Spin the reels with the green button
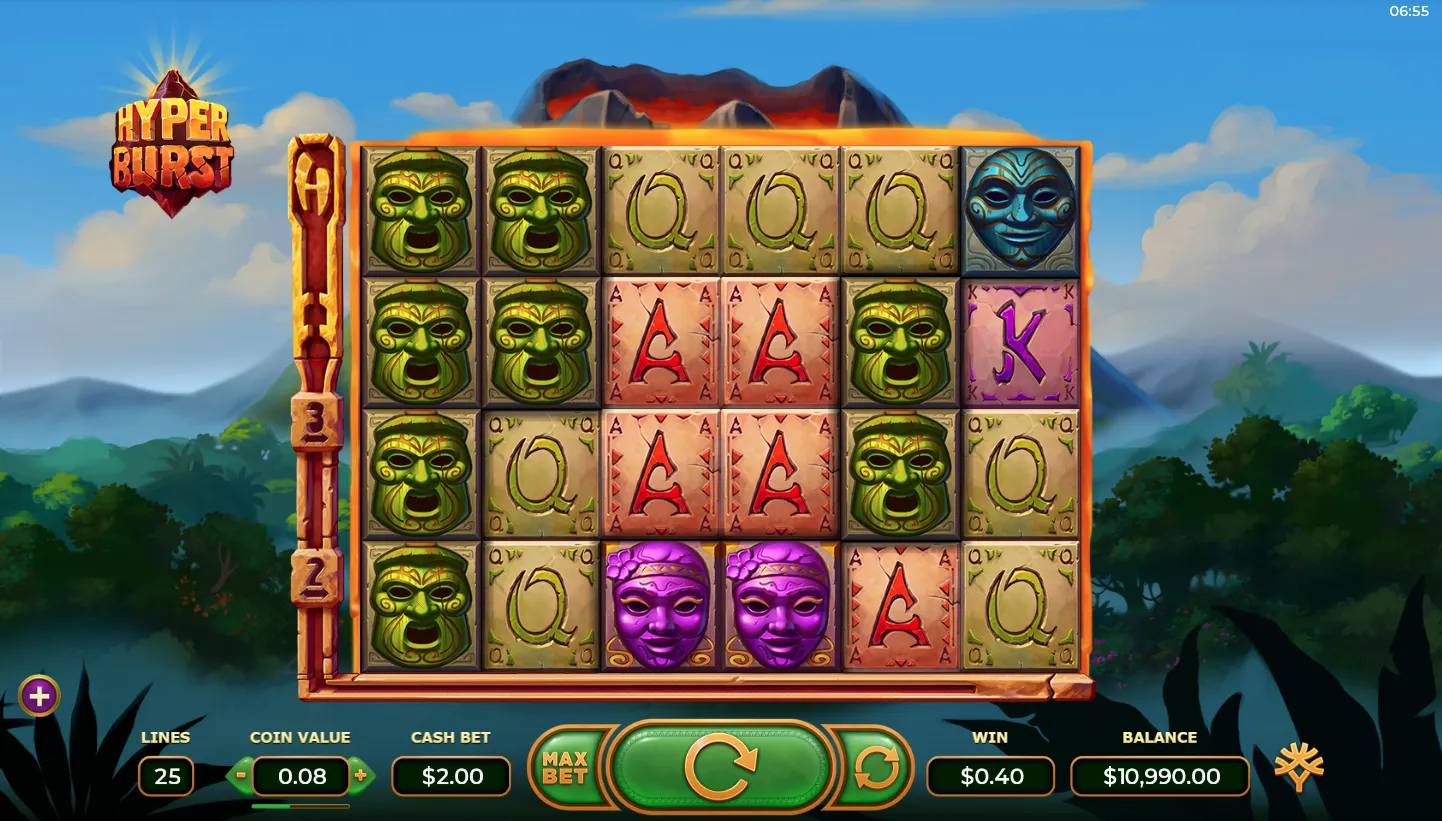Viewport: 1442px width, 821px height. [x=720, y=768]
